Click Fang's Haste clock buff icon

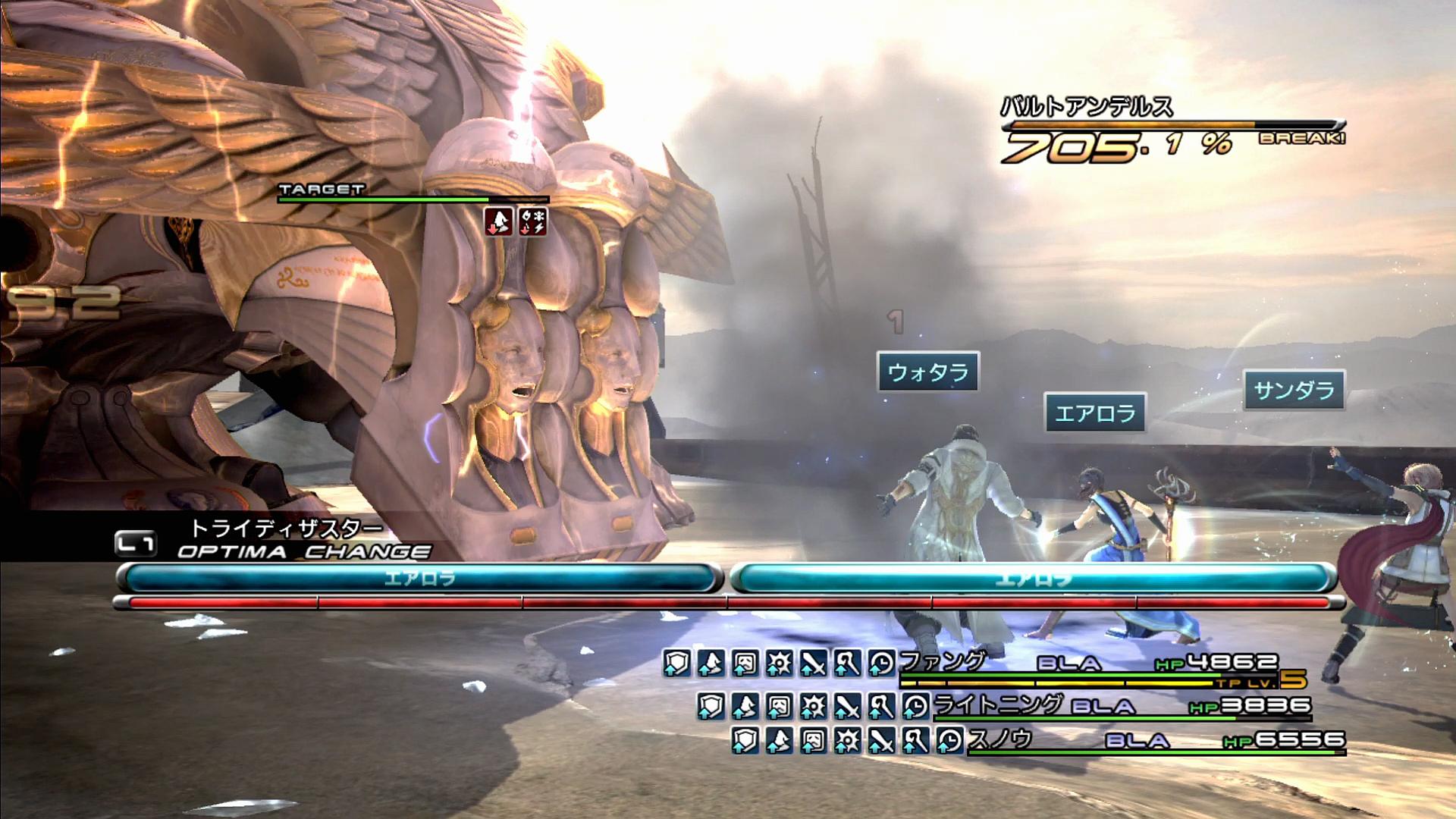[x=881, y=664]
